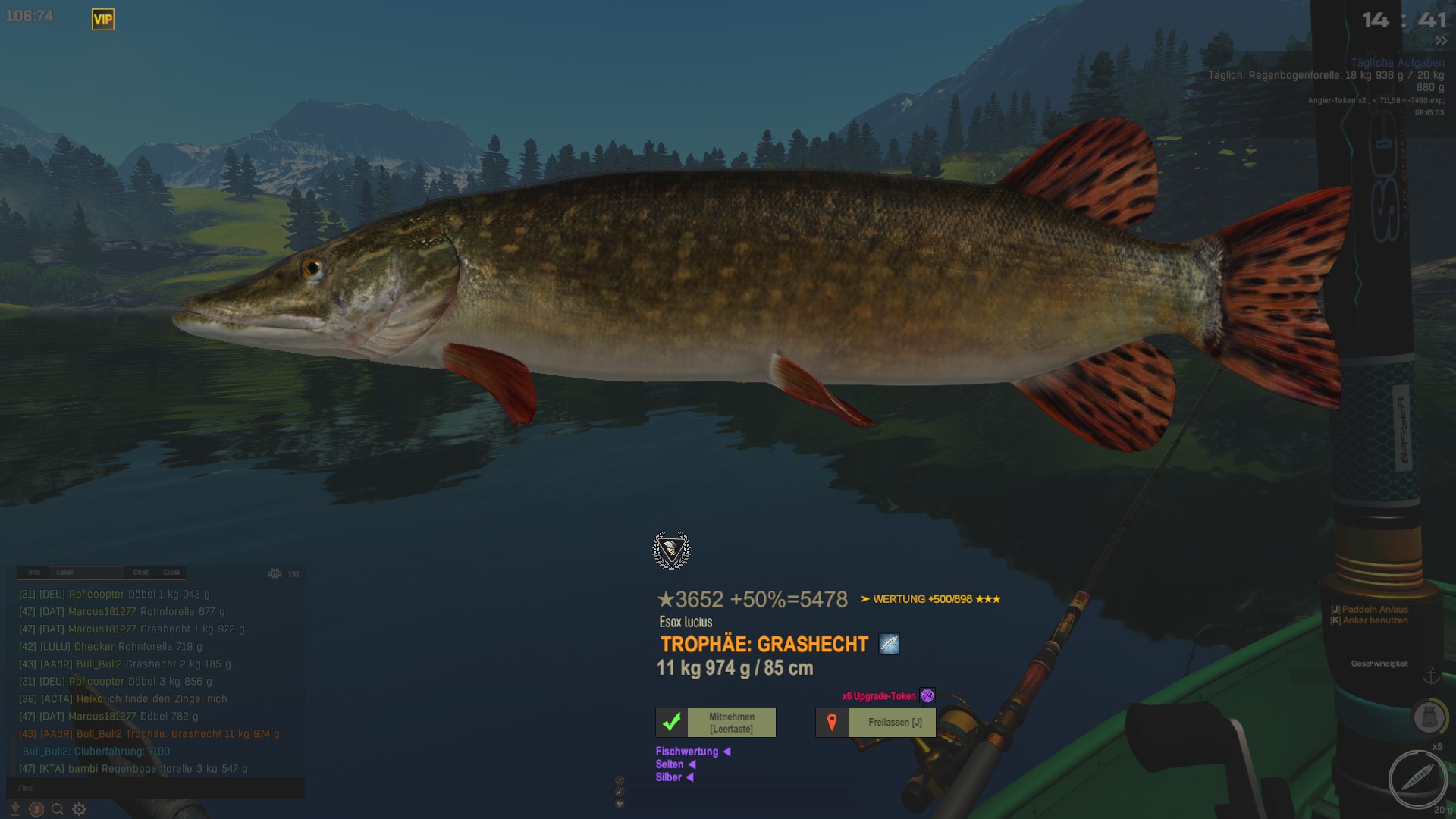This screenshot has width=1456, height=819.
Task: Click the lure icon beside the trophy name
Action: (889, 645)
